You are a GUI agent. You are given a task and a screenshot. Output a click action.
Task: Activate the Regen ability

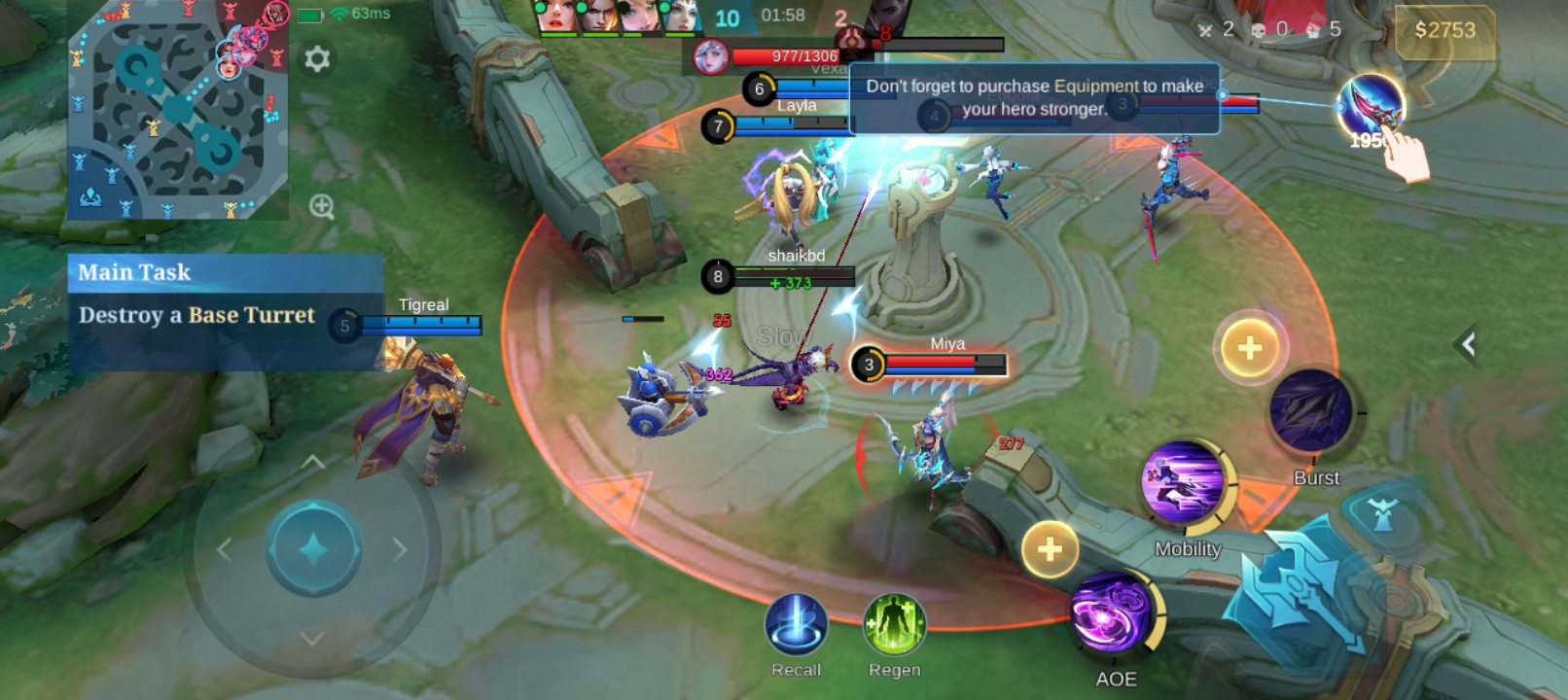coord(894,624)
